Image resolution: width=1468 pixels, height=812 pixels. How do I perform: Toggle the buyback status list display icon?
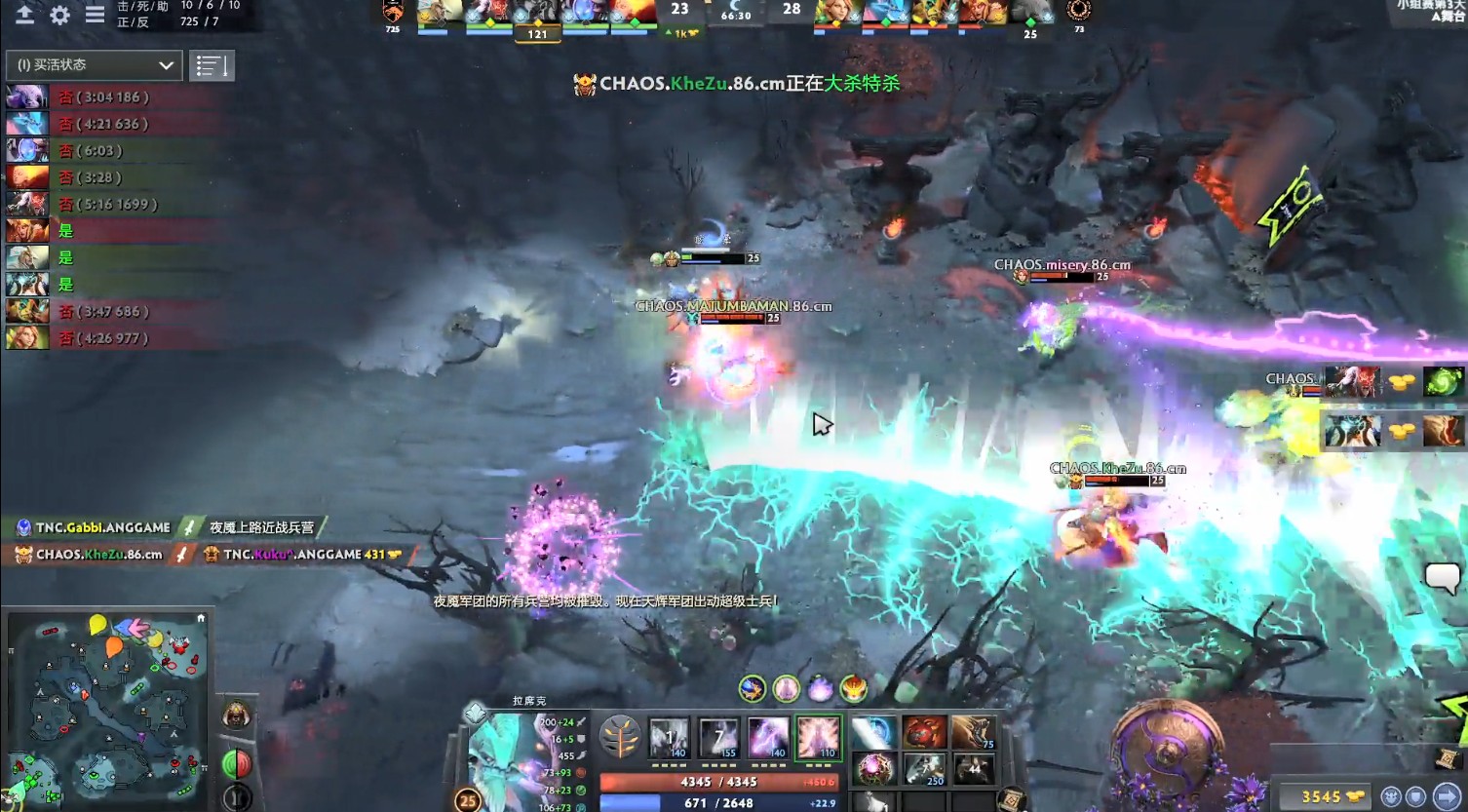coord(211,64)
